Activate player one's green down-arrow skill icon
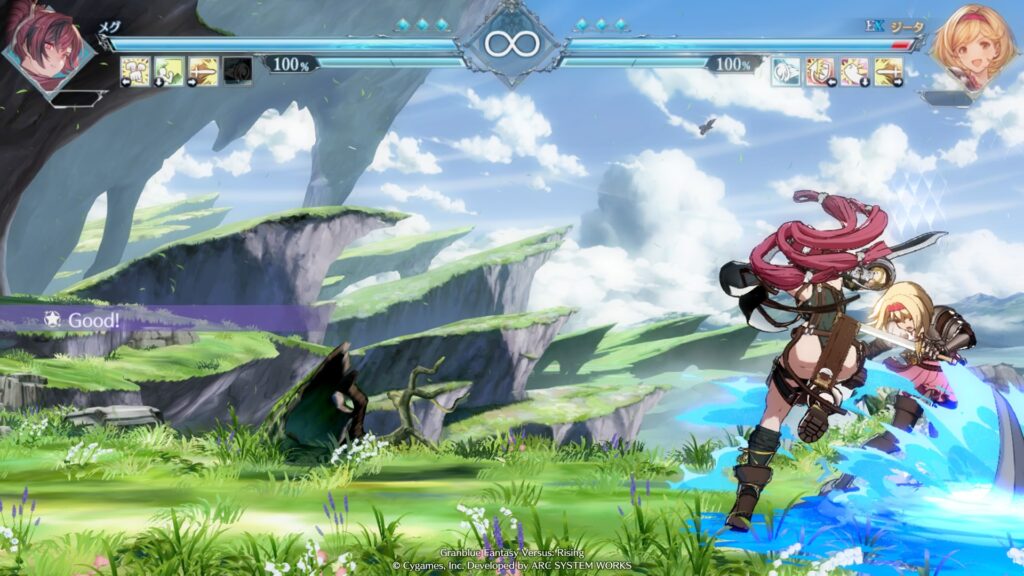Image resolution: width=1024 pixels, height=576 pixels. [169, 71]
